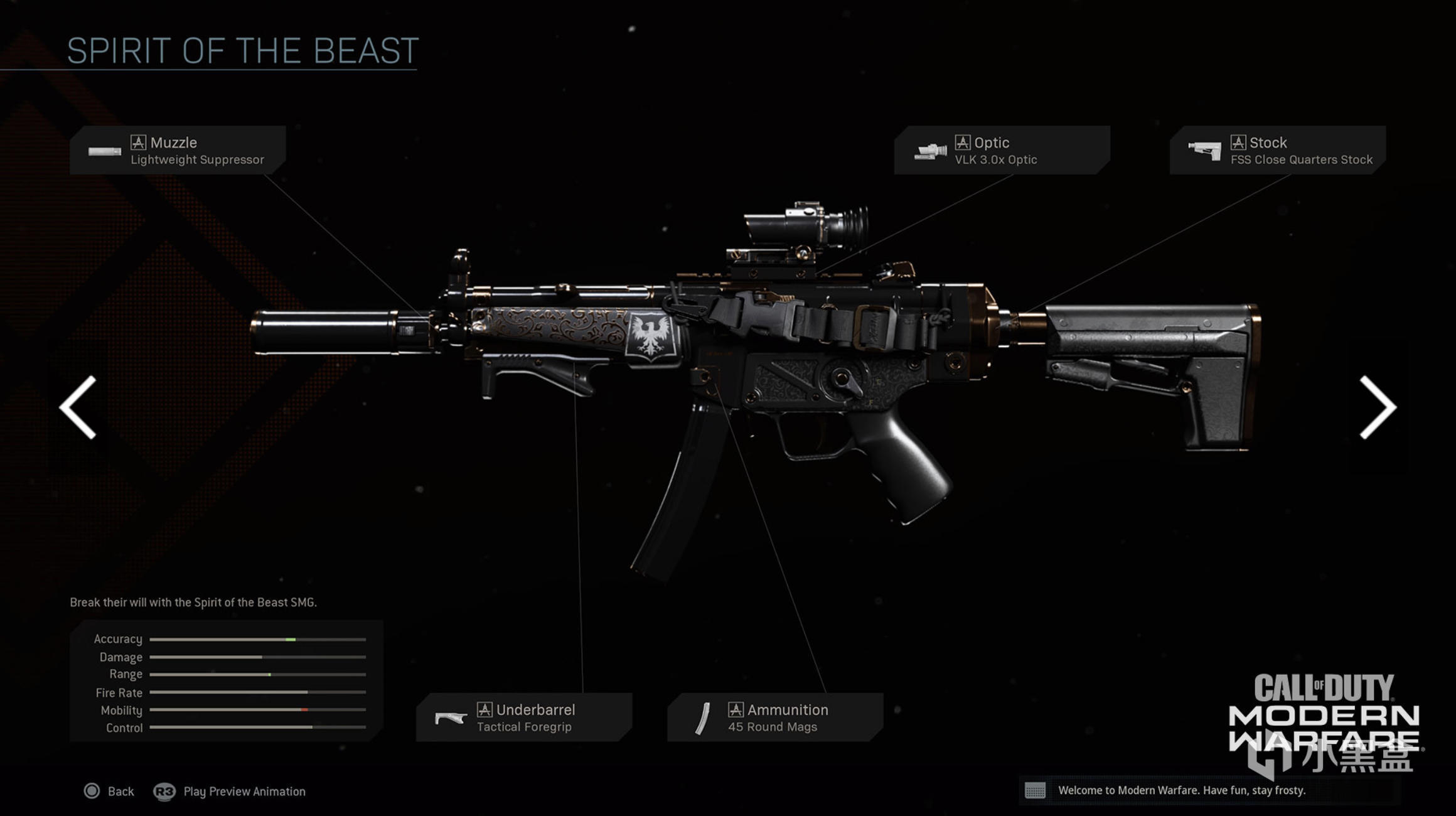The image size is (1456, 816).
Task: Open the Ammunition 45 Round Mags slot
Action: 775,717
